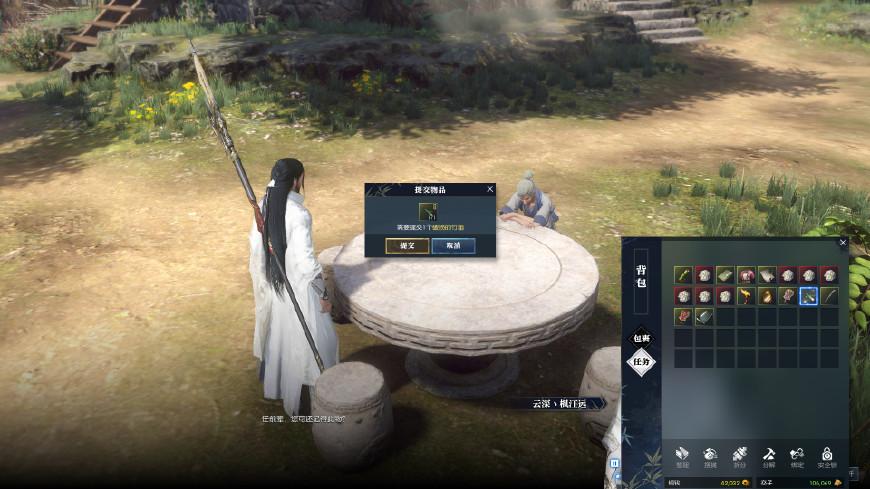Select the first bag slot with green herb

point(683,275)
